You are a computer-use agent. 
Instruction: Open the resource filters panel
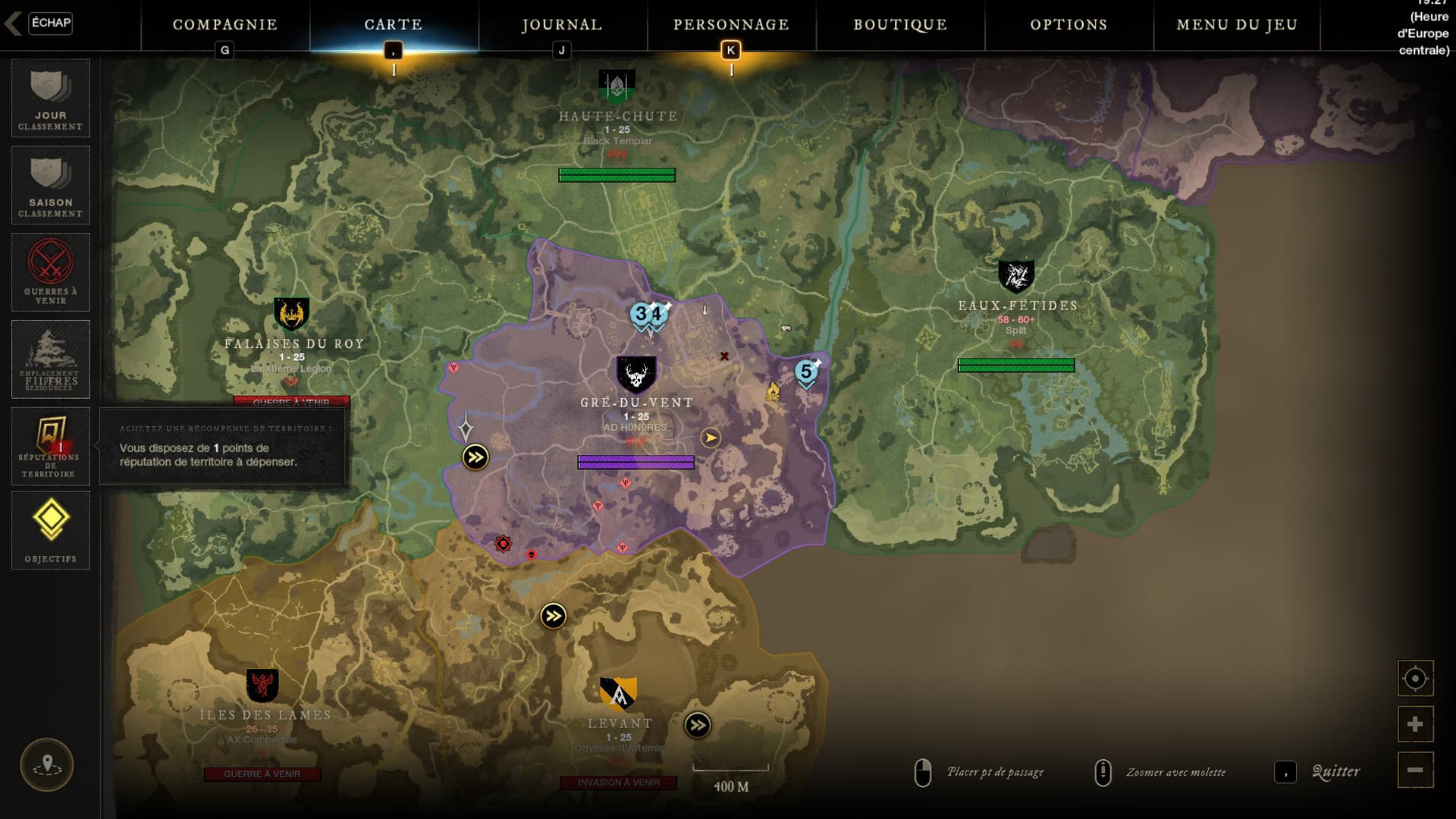tap(50, 359)
